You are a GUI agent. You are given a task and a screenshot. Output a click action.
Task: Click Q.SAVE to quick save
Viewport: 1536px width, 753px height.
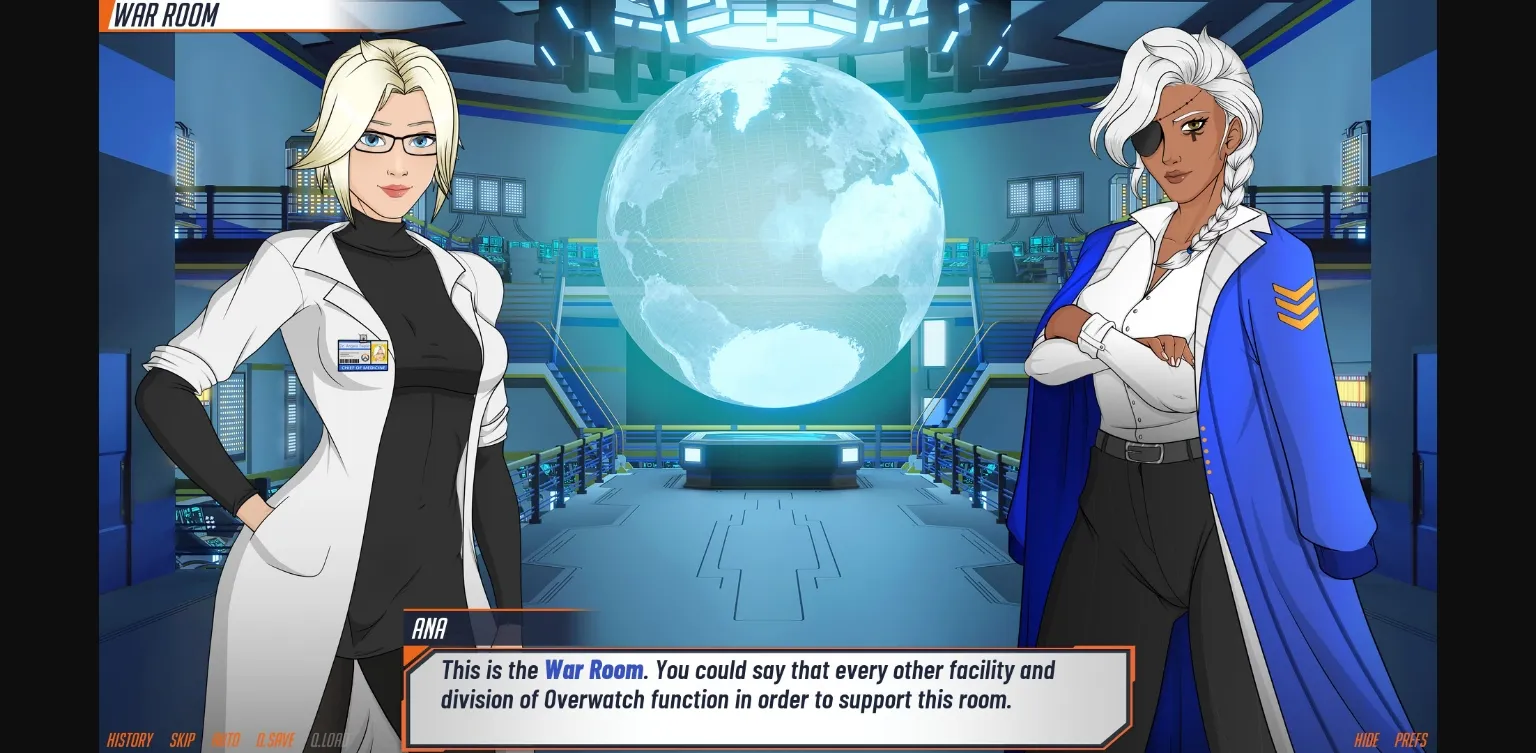275,741
